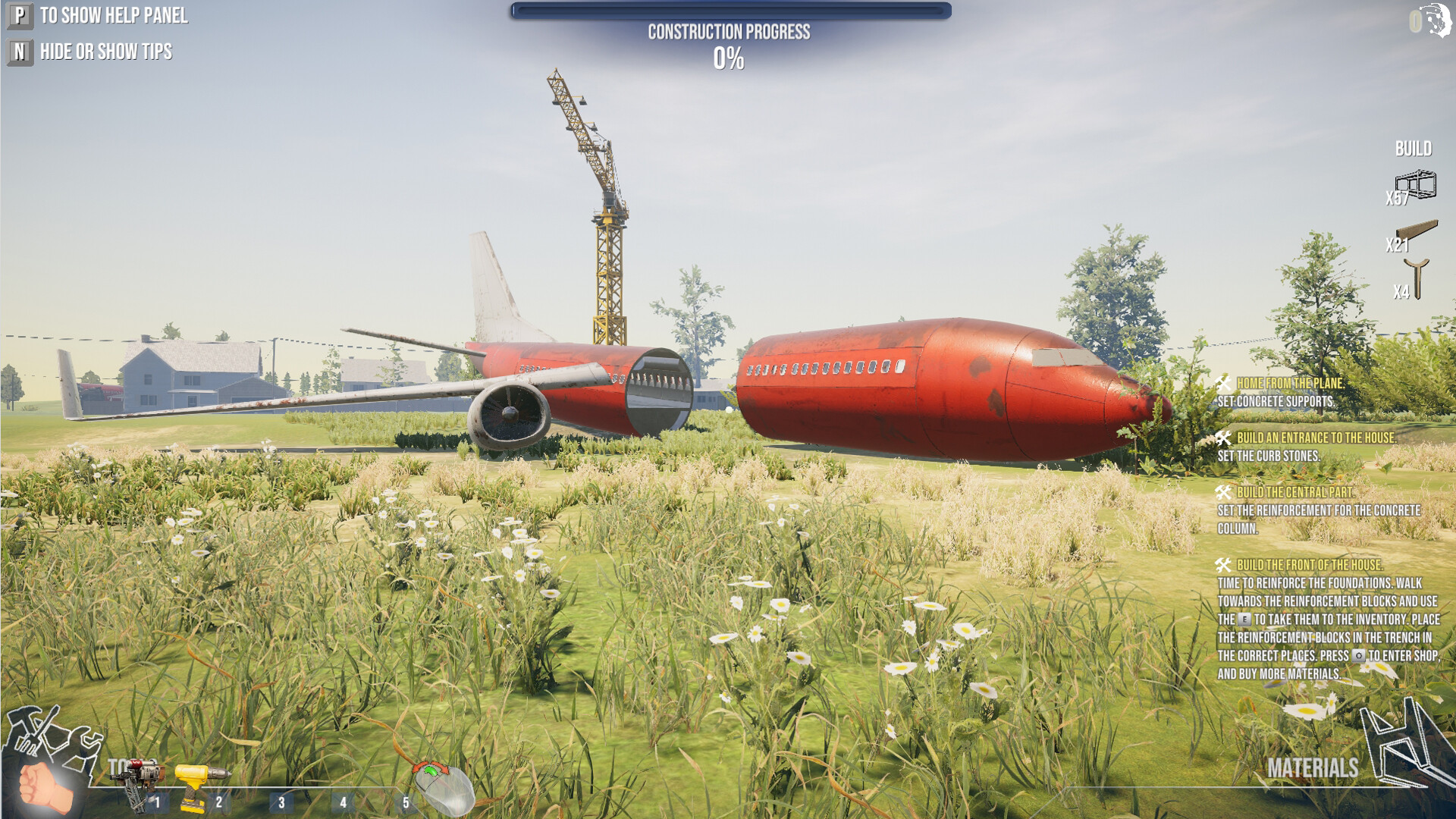Select the Build The Front Of The House objective

click(1309, 566)
